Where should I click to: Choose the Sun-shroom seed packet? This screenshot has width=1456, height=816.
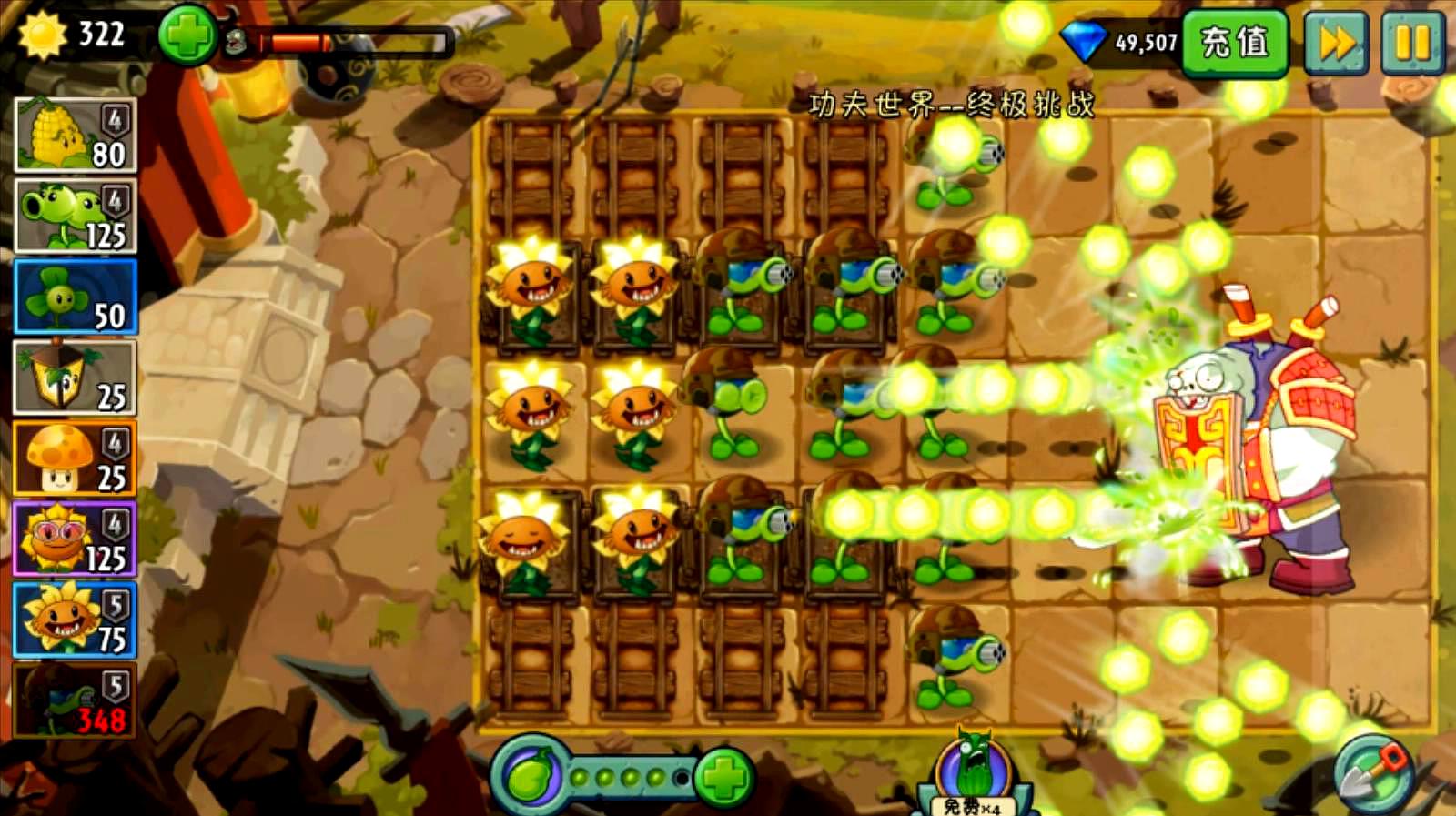76,458
